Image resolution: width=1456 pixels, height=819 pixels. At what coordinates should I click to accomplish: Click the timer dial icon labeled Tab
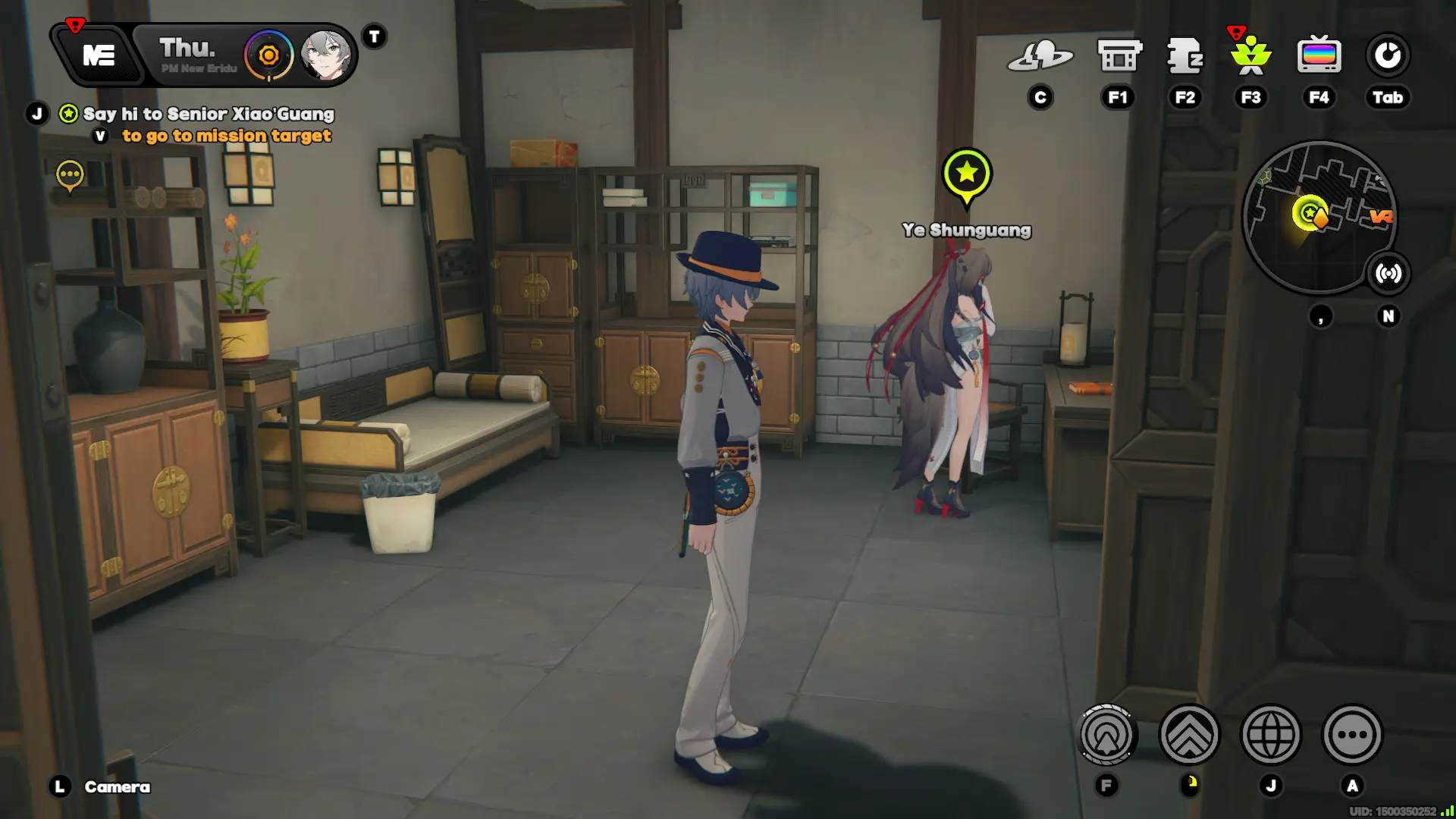(1387, 55)
